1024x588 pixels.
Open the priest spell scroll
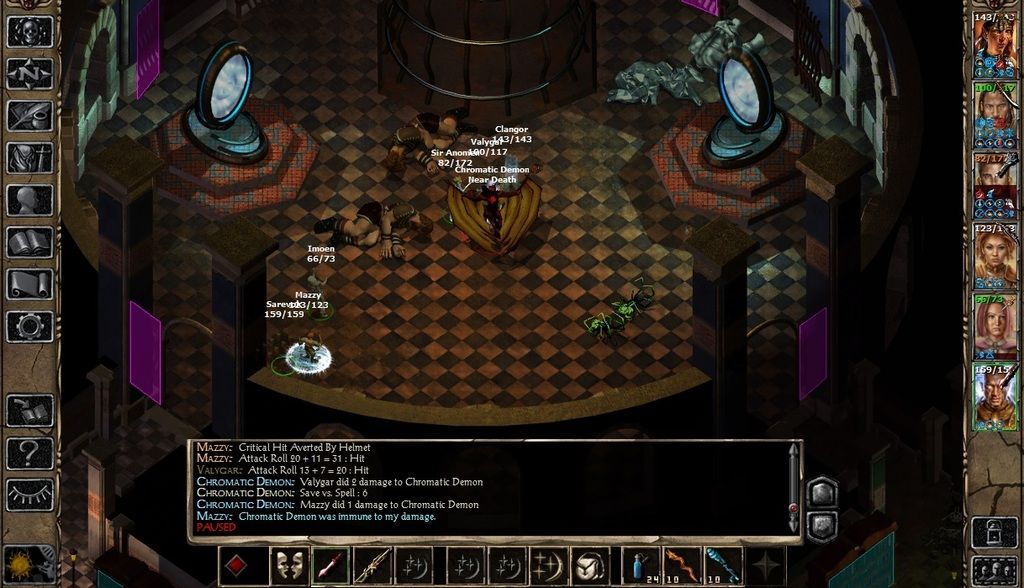30,284
